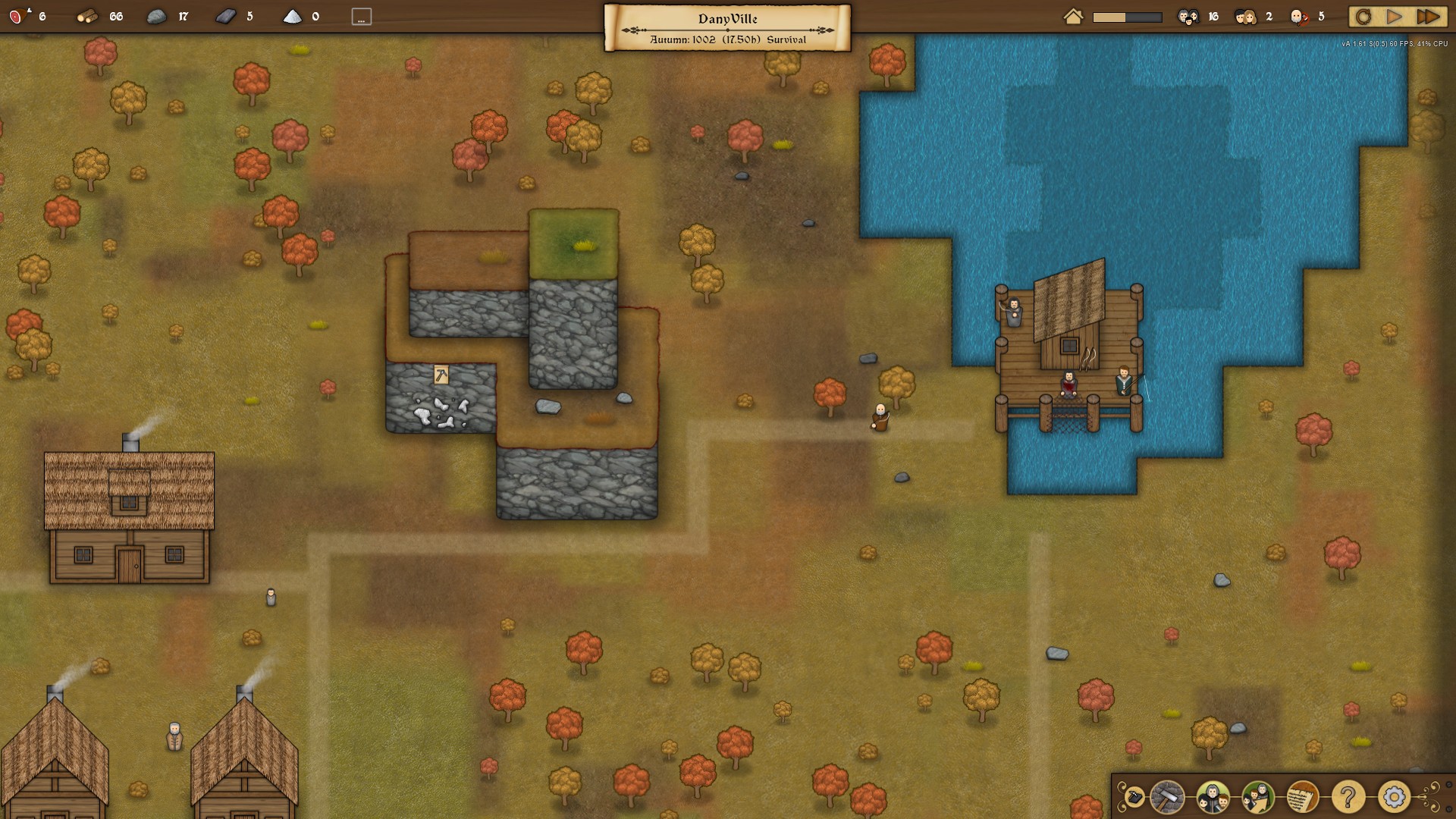
Task: Open the question mark help menu
Action: pos(1348,797)
